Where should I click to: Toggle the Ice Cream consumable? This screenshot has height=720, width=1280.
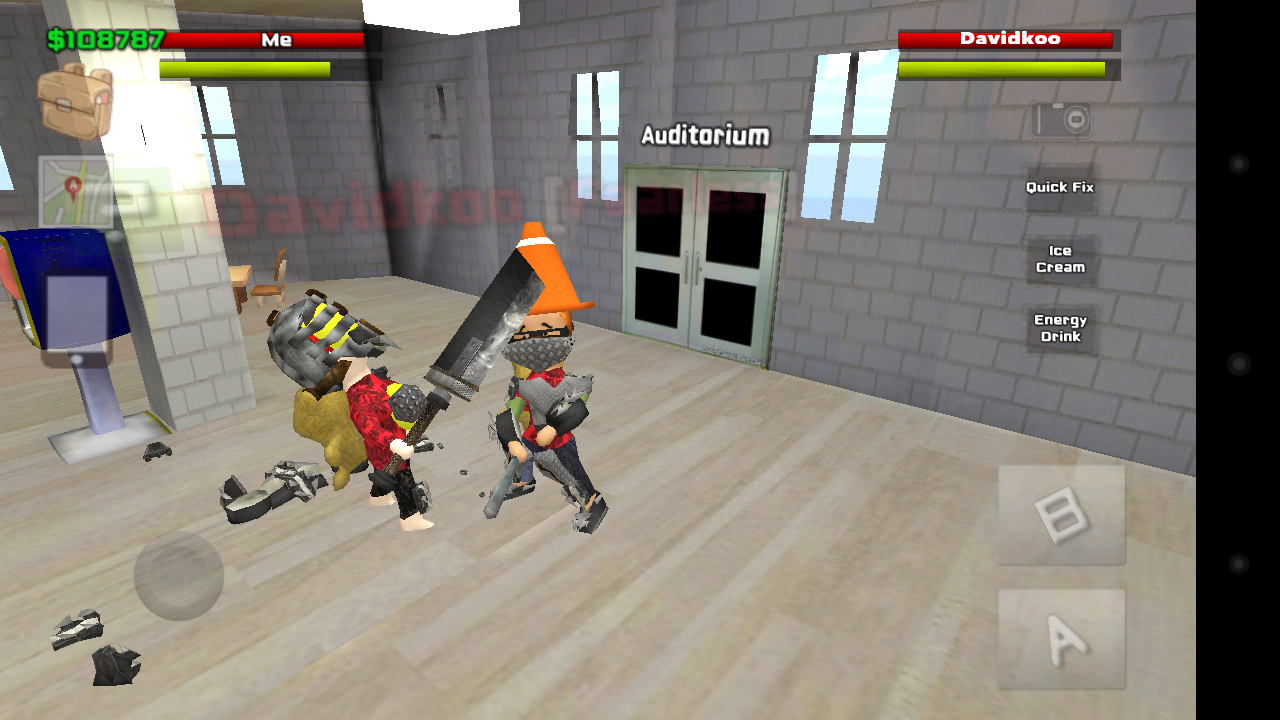click(x=1060, y=258)
